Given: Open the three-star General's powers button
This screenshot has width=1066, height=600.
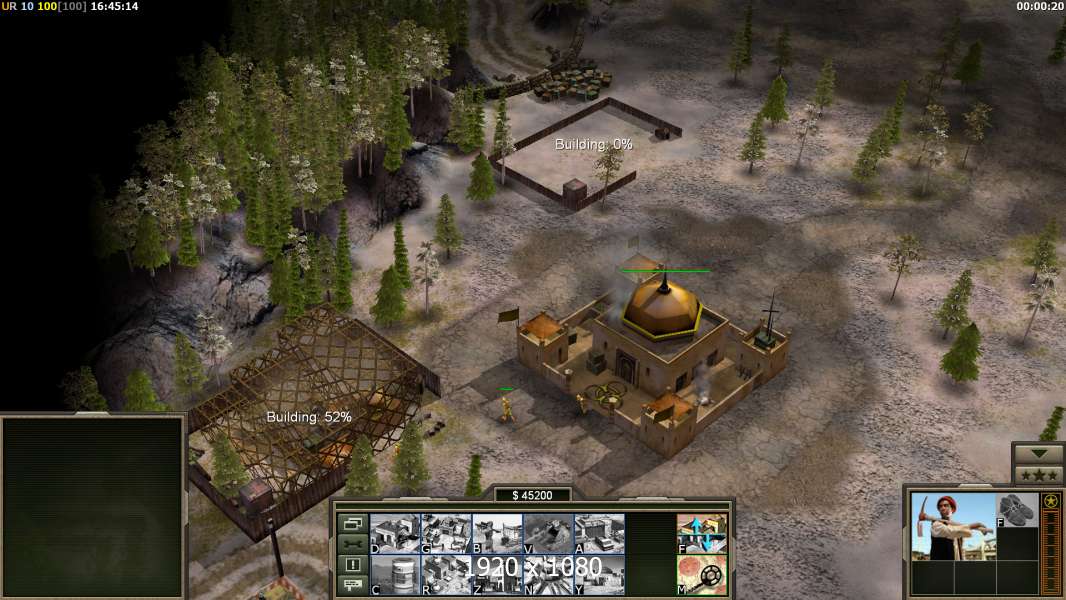Looking at the screenshot, I should point(1038,475).
